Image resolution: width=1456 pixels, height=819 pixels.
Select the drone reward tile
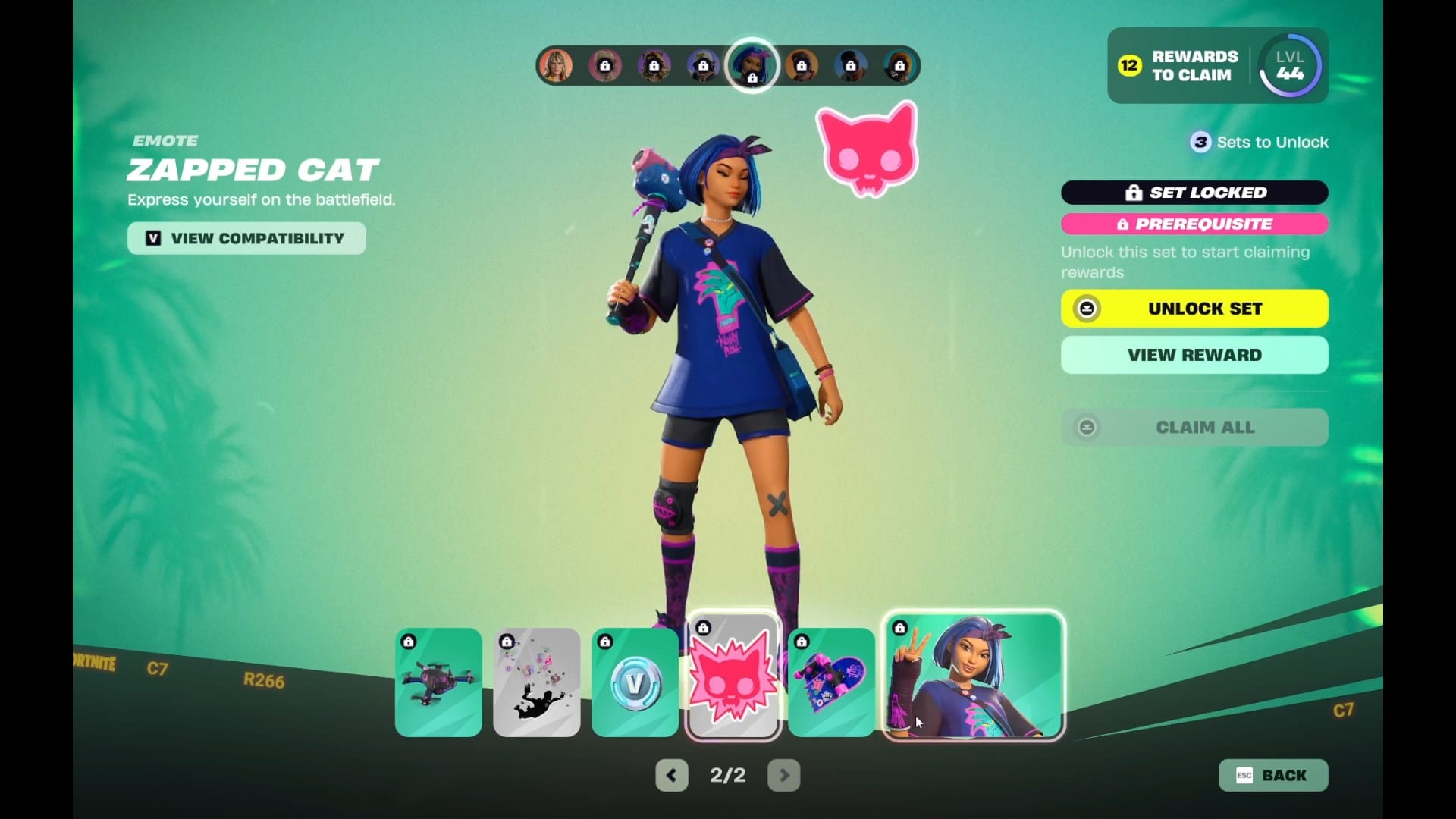click(438, 682)
